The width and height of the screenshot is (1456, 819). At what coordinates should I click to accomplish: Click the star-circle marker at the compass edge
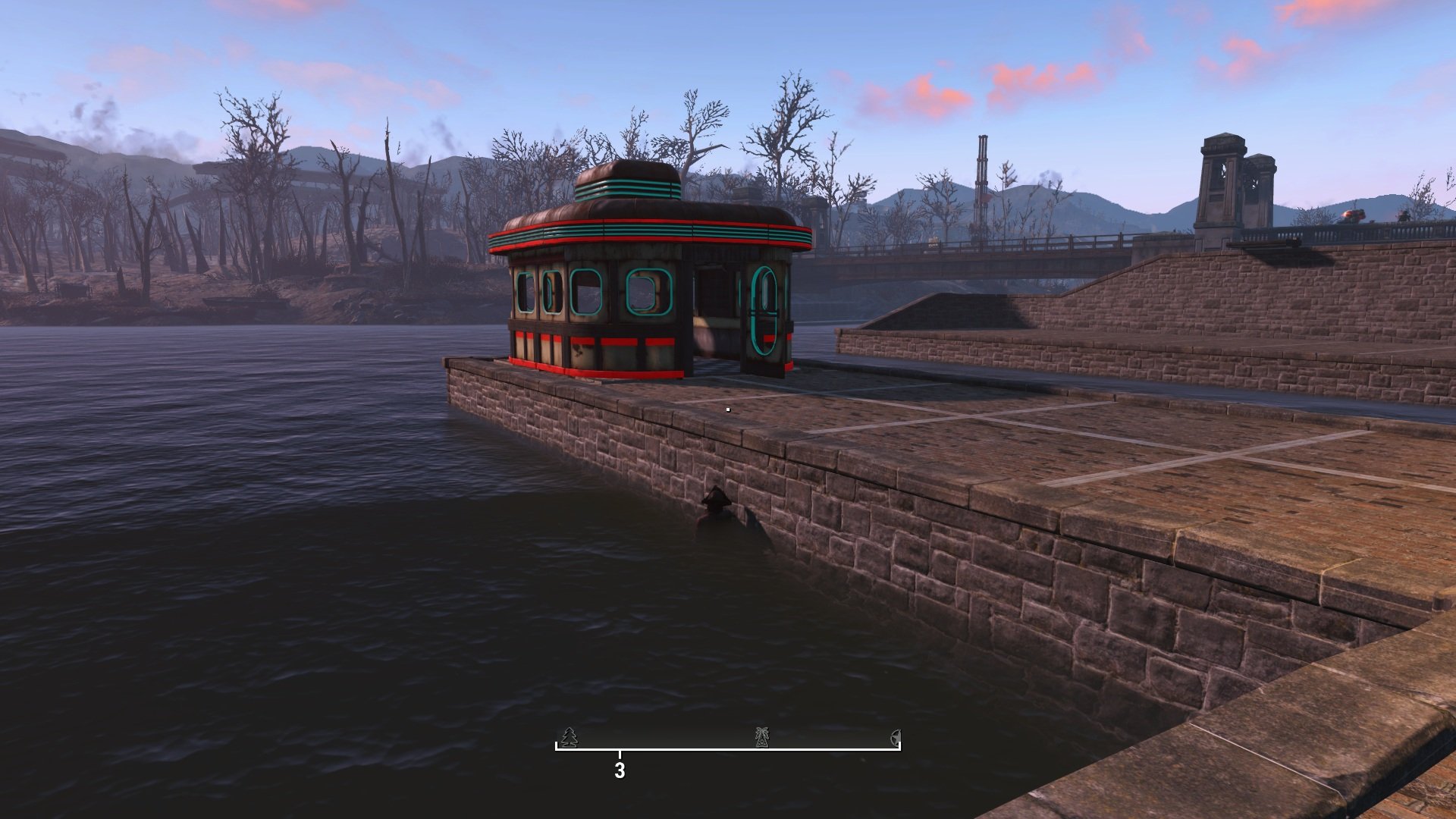(x=896, y=736)
